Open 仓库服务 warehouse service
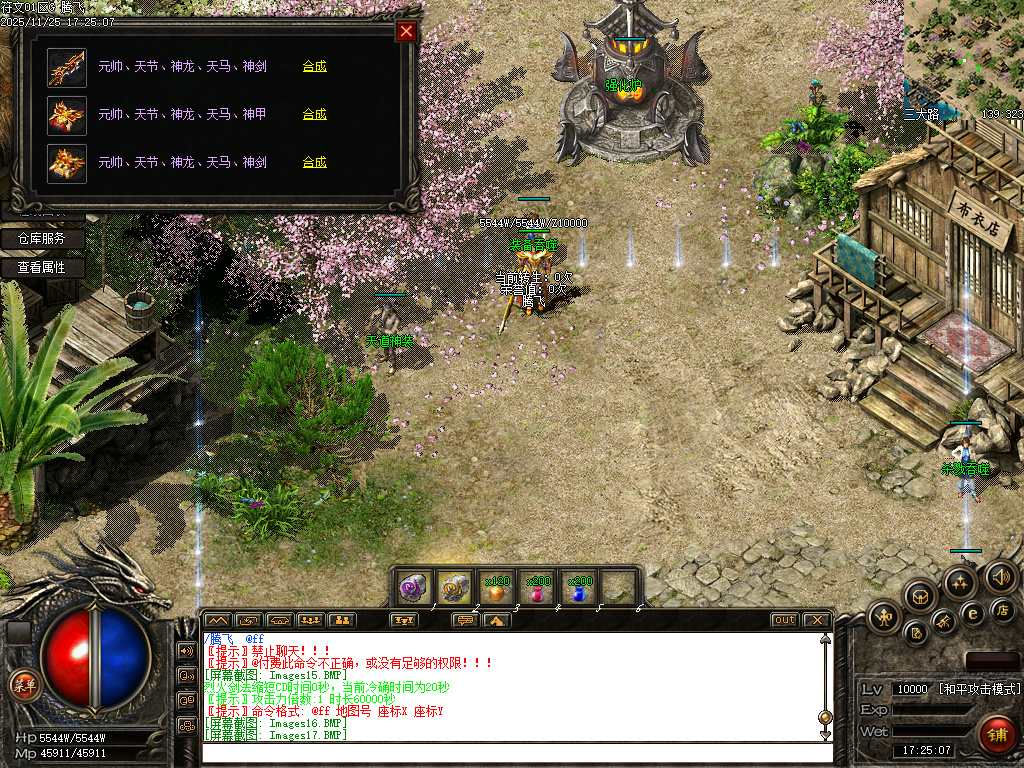The image size is (1024, 768). [x=41, y=239]
